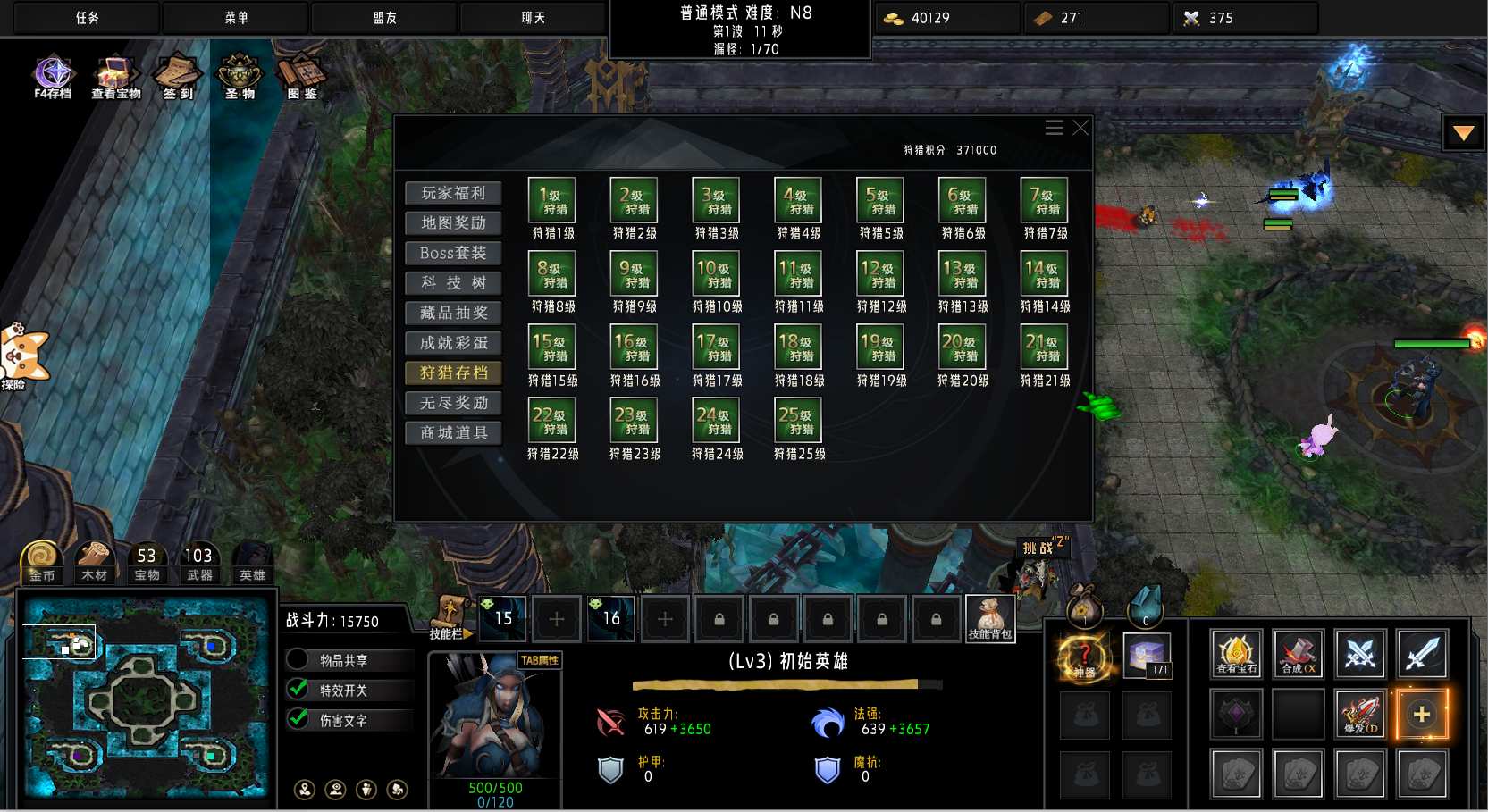This screenshot has height=812, width=1488.
Task: Click the F4存档 save icon
Action: coord(53,76)
